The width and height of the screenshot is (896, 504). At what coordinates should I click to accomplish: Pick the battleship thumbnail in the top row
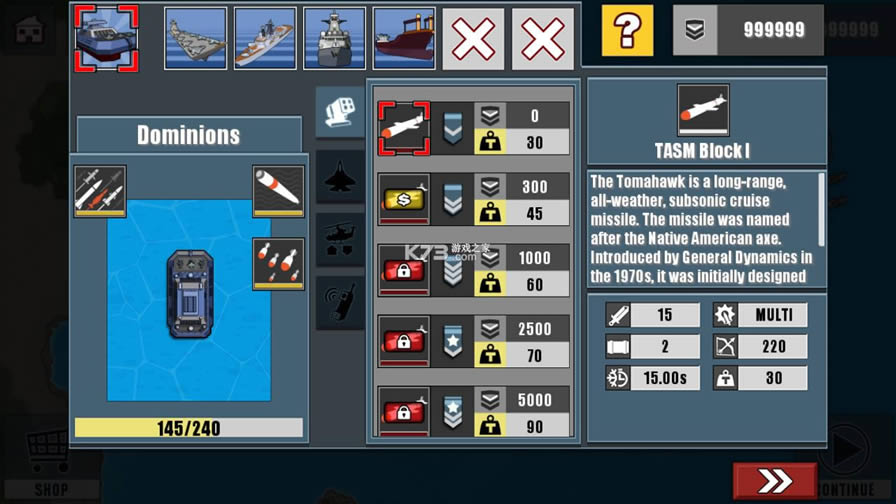pos(334,38)
